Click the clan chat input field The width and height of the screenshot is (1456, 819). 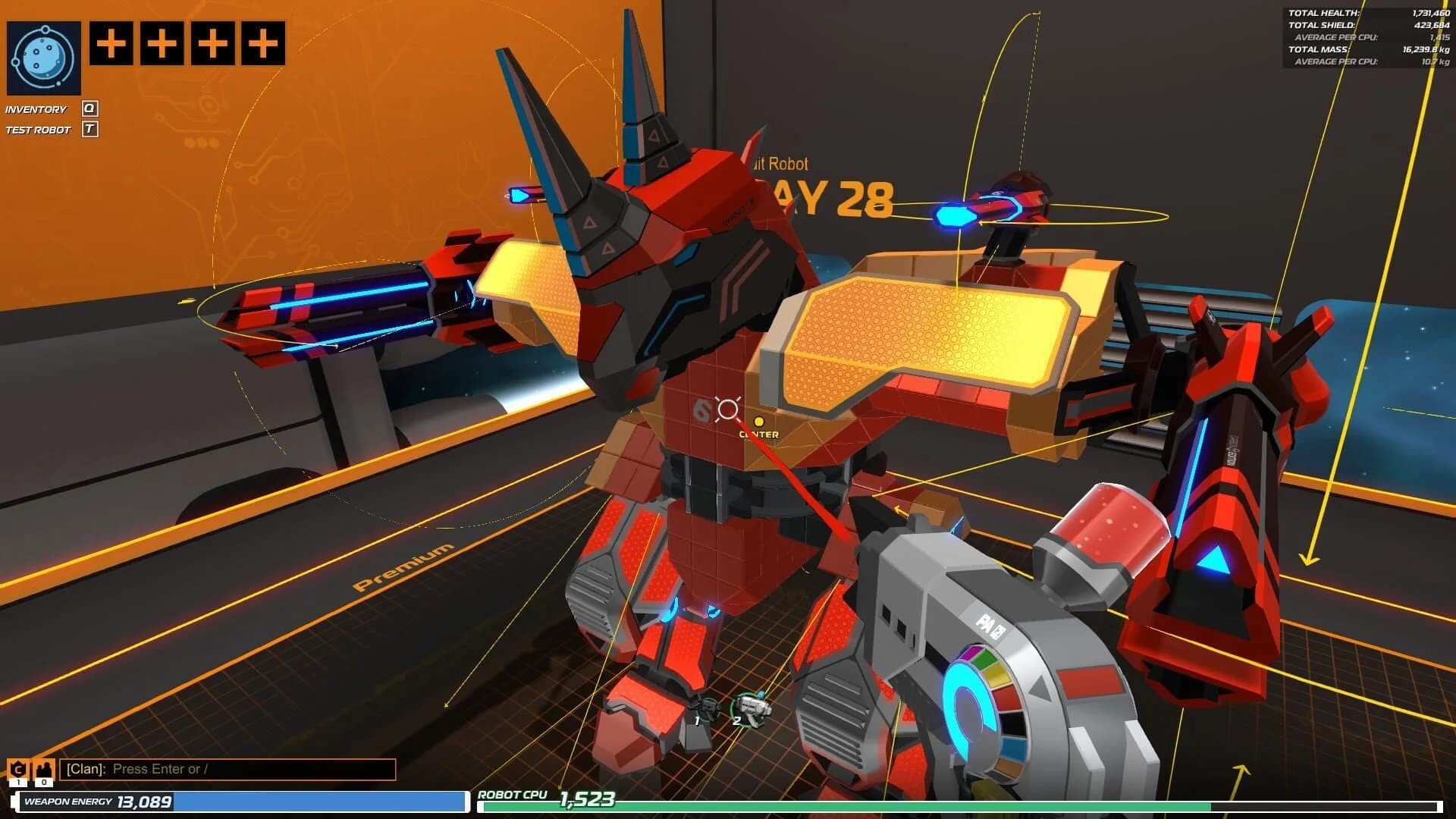(227, 770)
